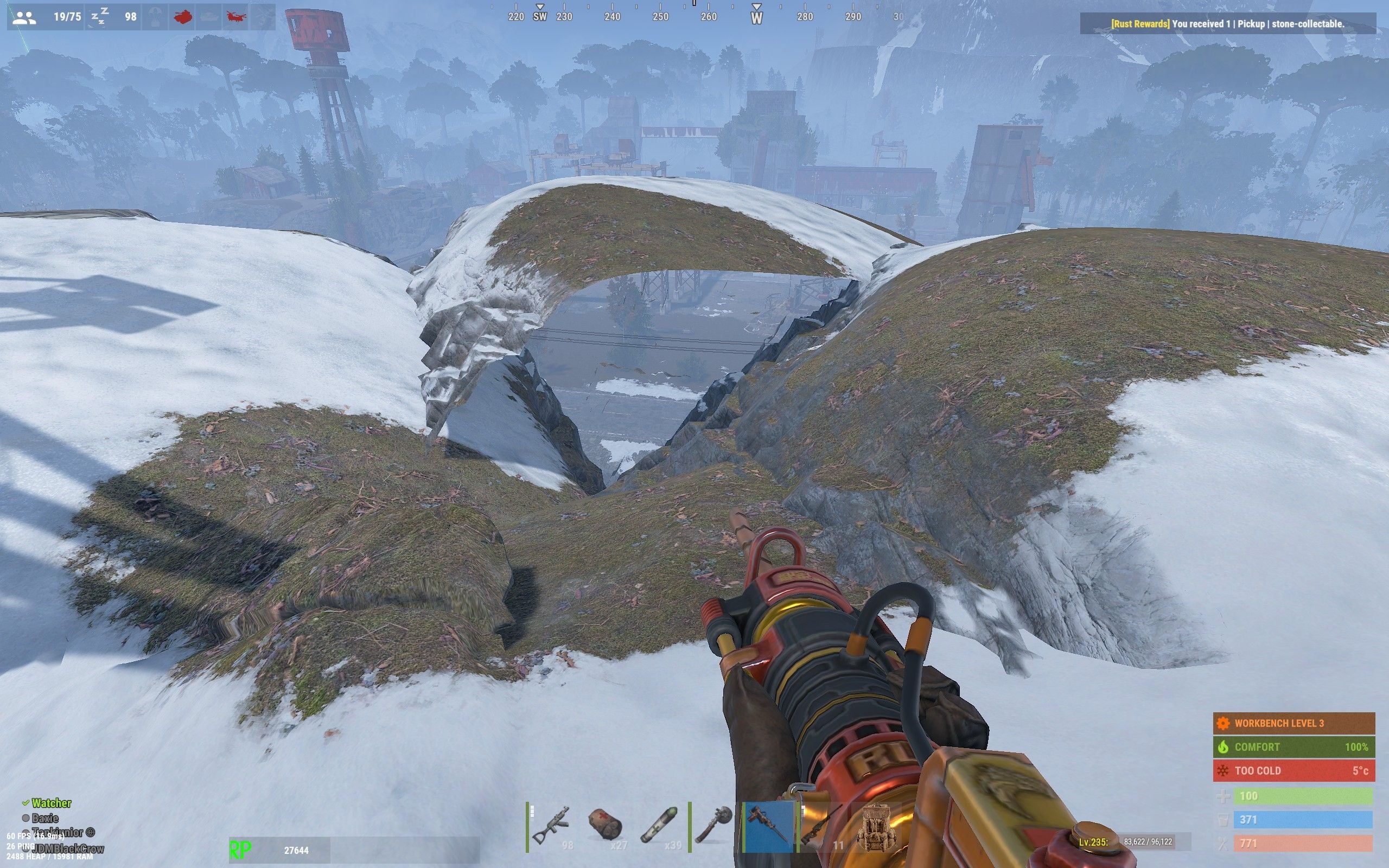Click the online players count icon
The image size is (1389, 868).
click(x=24, y=17)
